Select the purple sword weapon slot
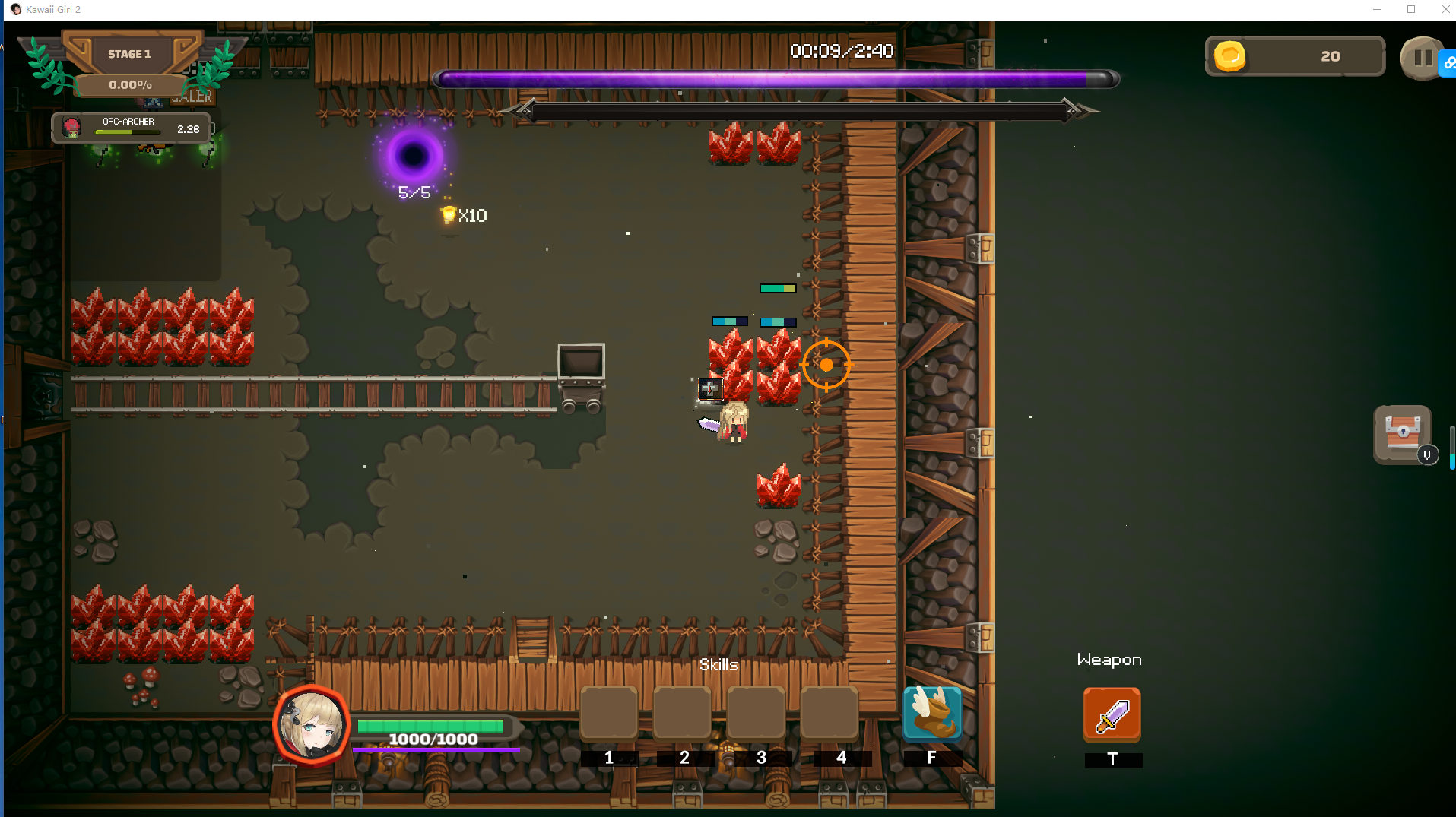Screen dimensions: 1456x817 click(x=1112, y=715)
